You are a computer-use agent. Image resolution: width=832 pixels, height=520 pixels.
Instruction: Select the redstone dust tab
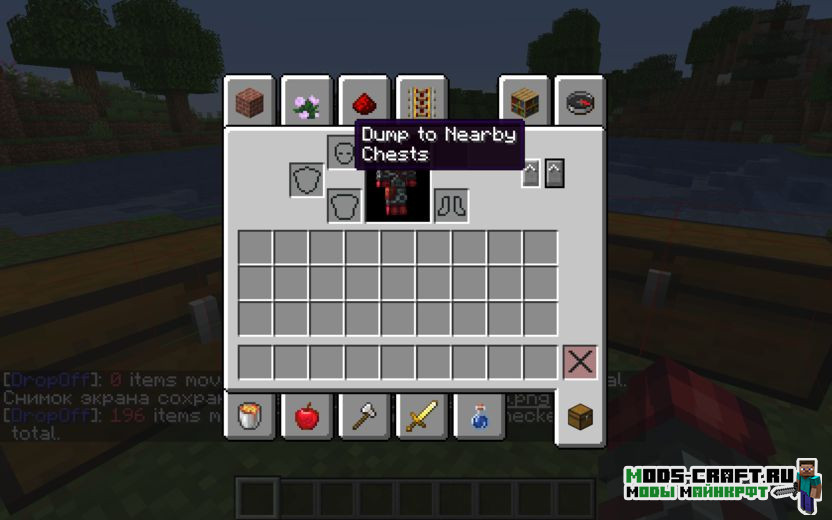[363, 101]
